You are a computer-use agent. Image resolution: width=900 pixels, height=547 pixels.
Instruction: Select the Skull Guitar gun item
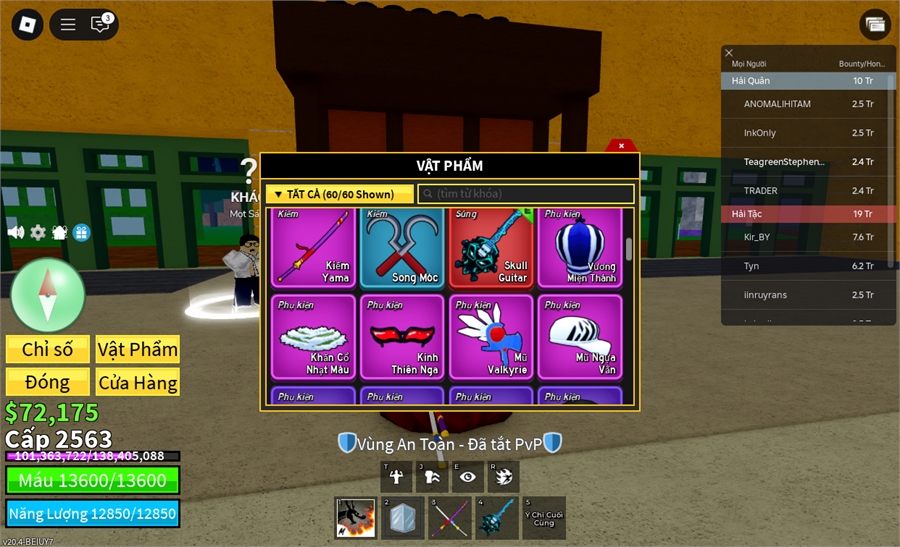pos(492,247)
